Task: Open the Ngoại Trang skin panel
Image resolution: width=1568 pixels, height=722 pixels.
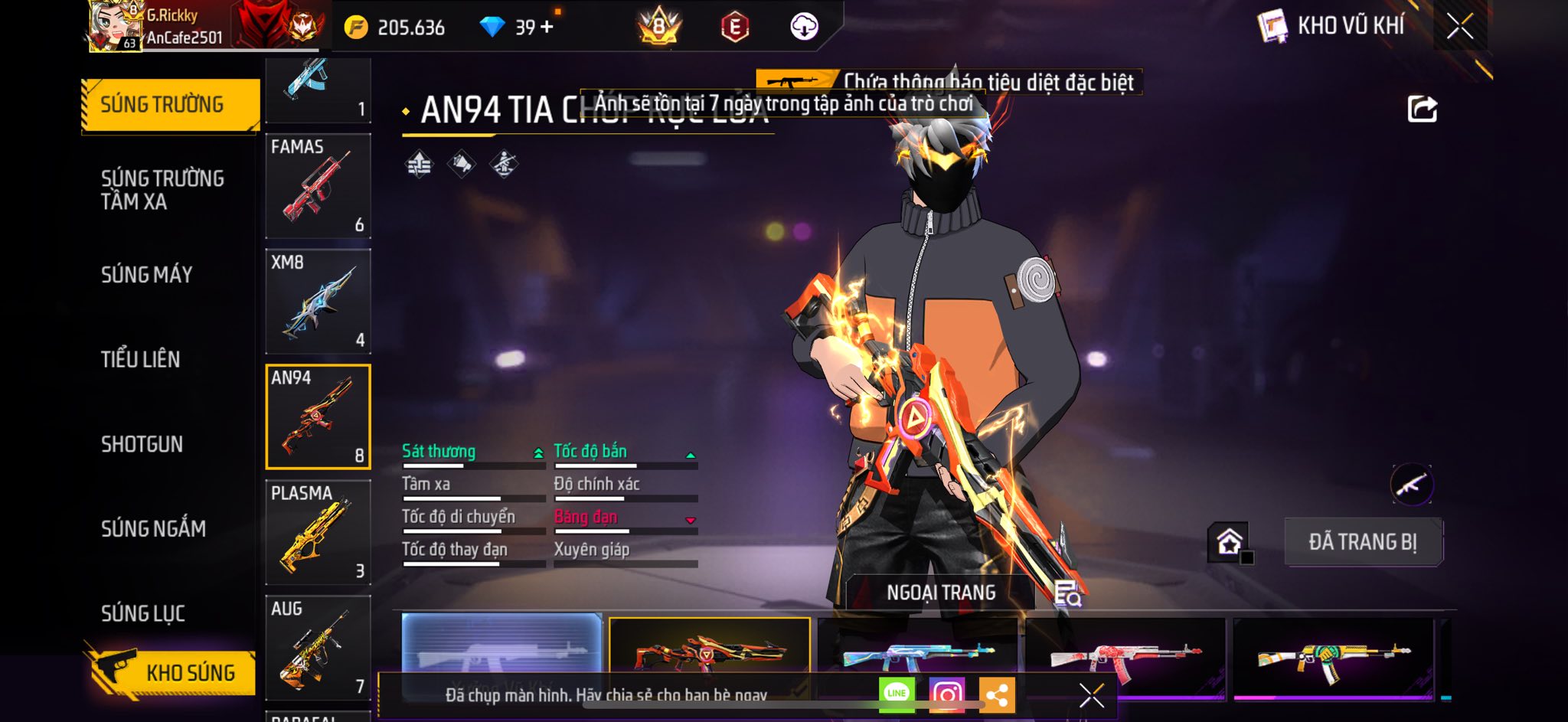Action: pyautogui.click(x=941, y=593)
